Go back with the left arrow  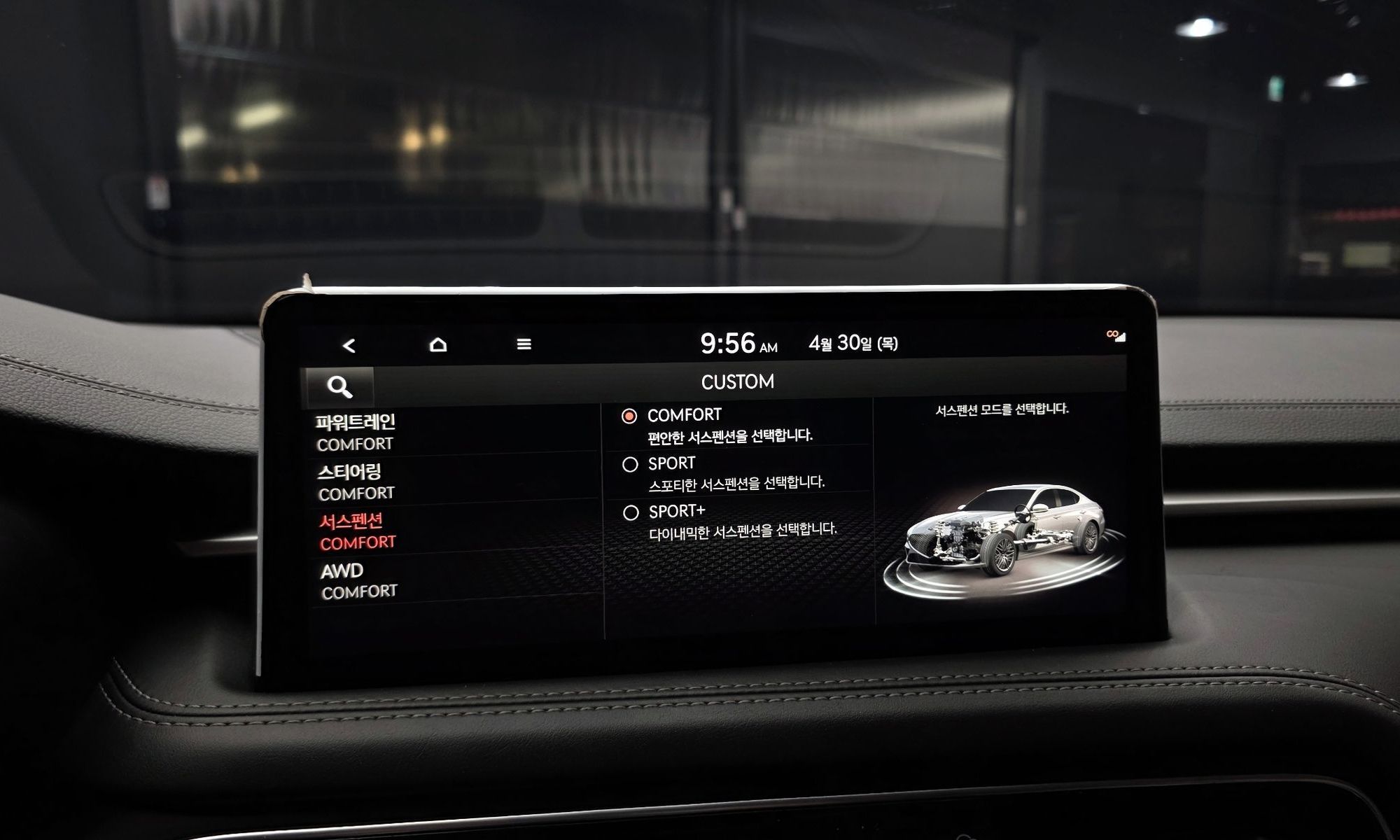(349, 345)
